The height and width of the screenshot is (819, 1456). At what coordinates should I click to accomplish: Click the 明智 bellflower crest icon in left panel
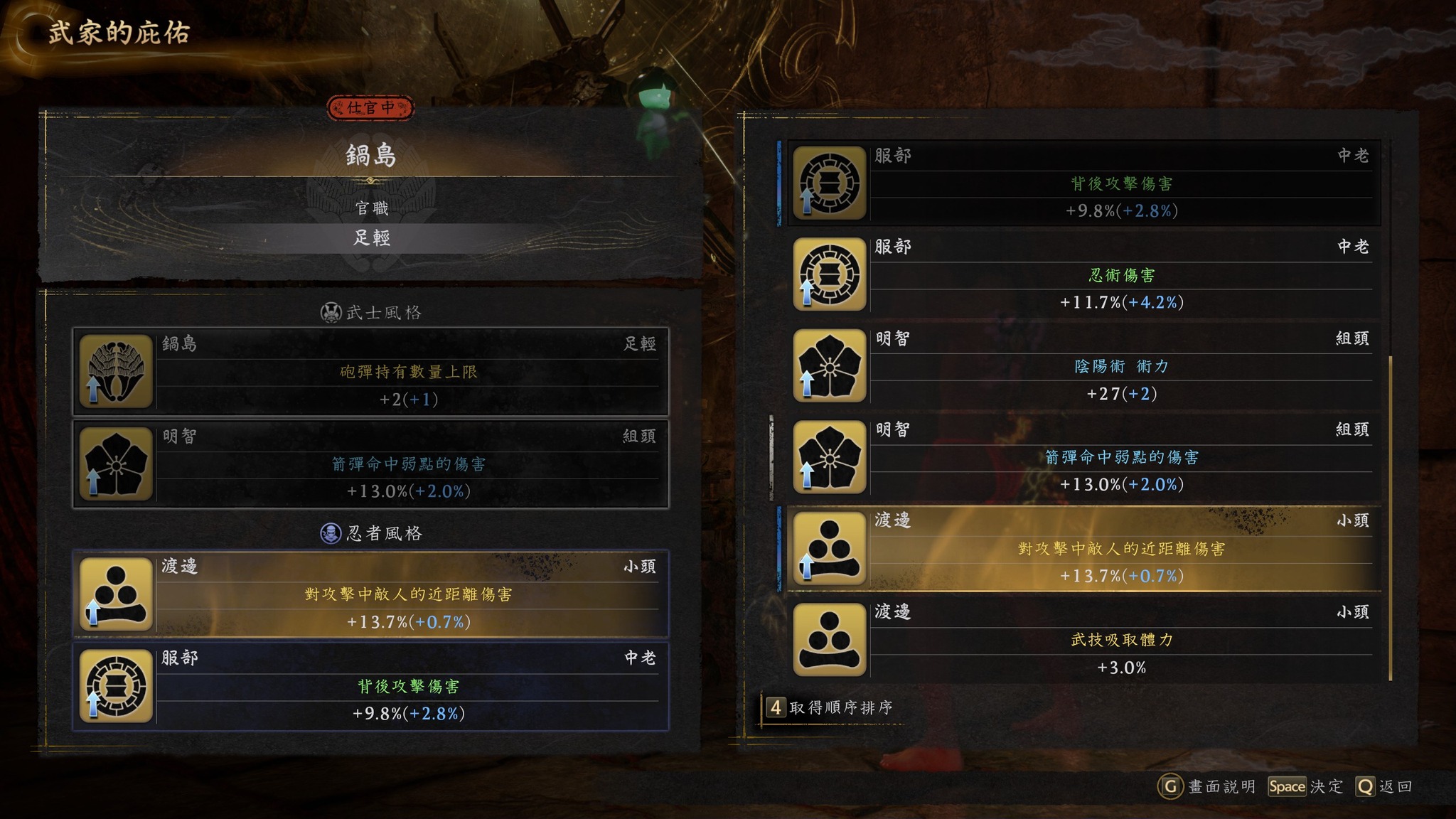[115, 462]
